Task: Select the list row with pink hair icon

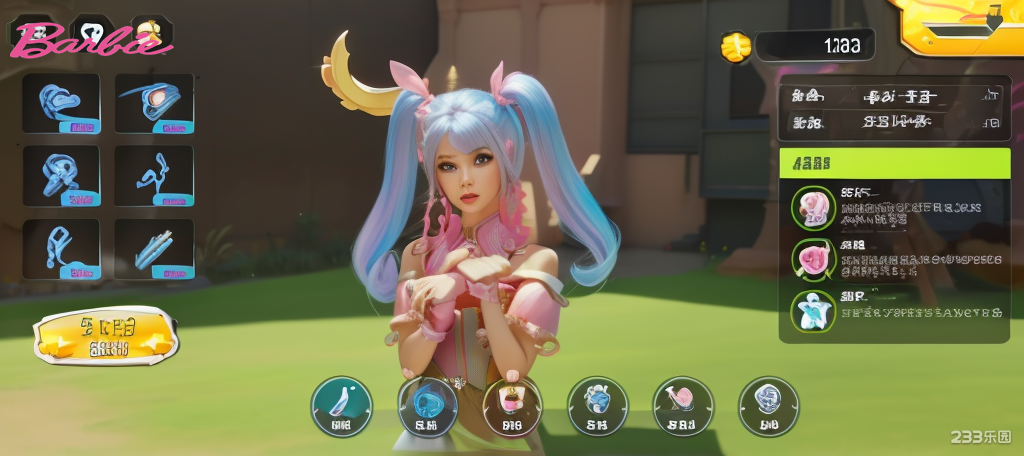Action: point(895,208)
